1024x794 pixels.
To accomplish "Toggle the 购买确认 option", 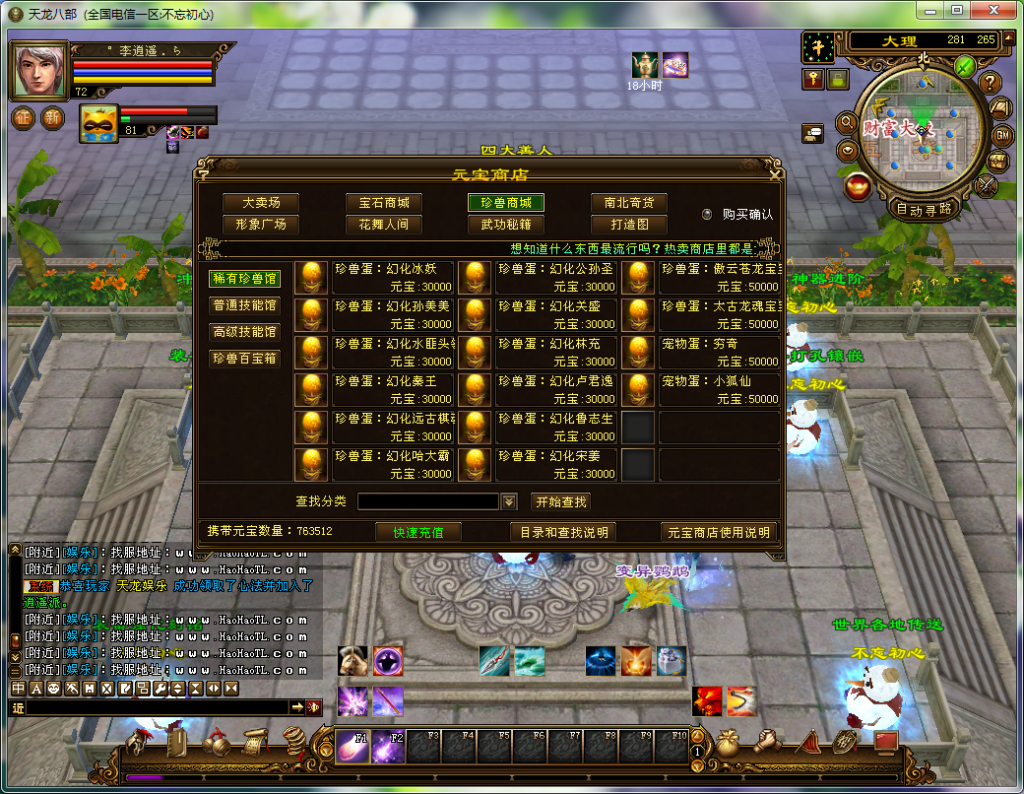I will pos(707,214).
